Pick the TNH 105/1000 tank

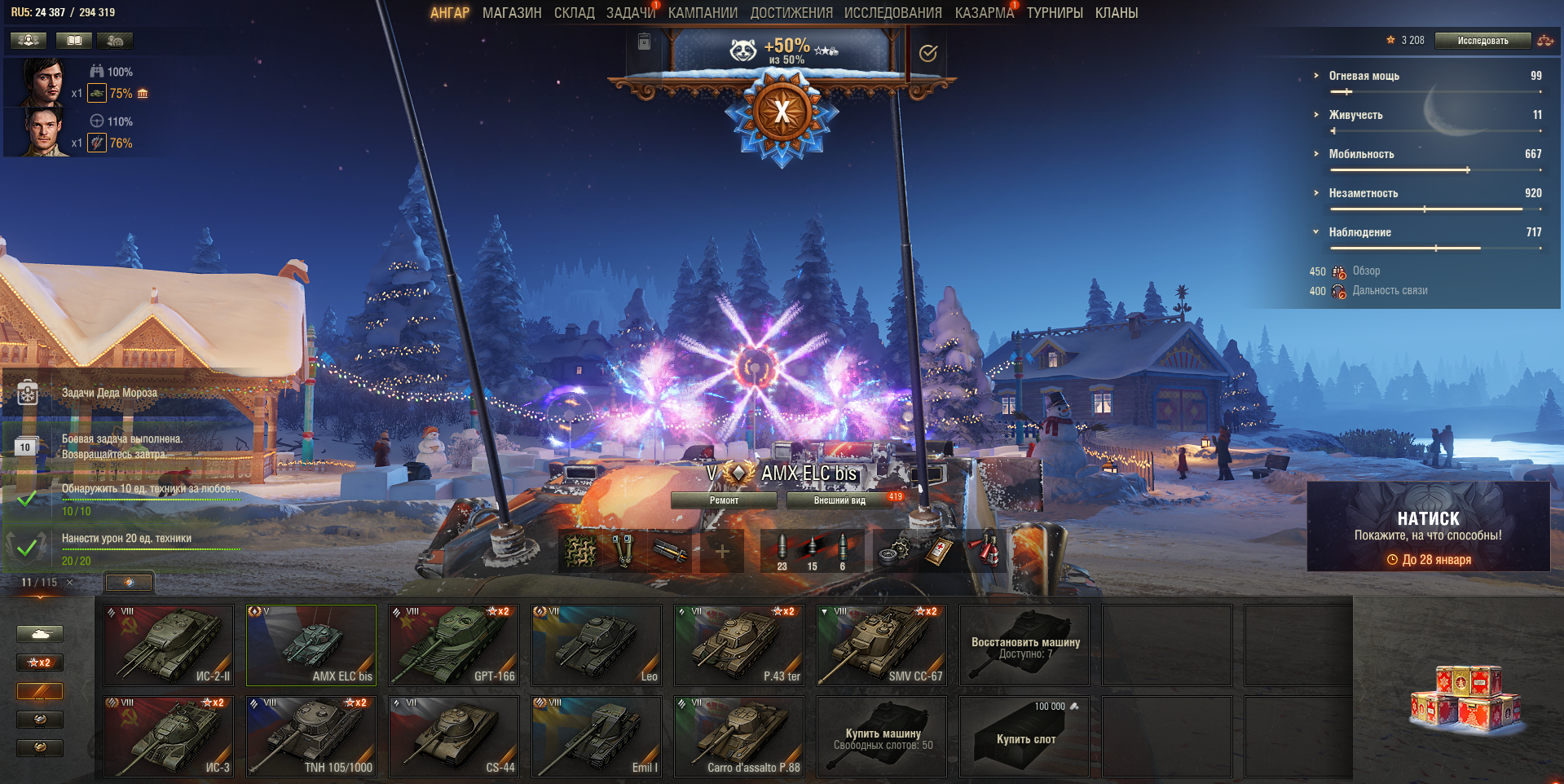[311, 736]
